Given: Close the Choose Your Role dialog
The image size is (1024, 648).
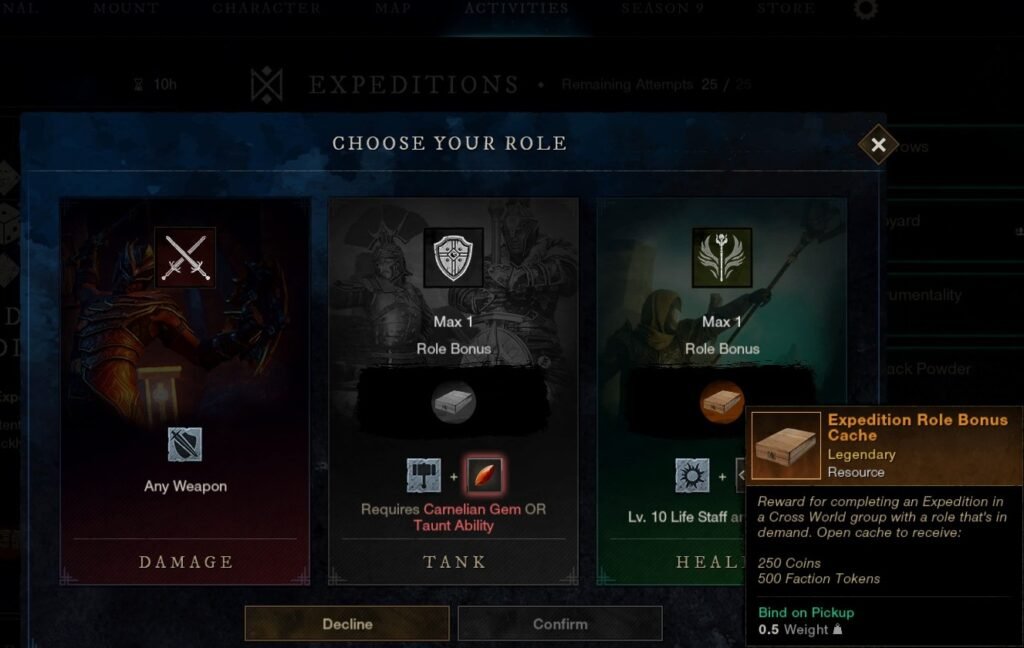Looking at the screenshot, I should 878,145.
